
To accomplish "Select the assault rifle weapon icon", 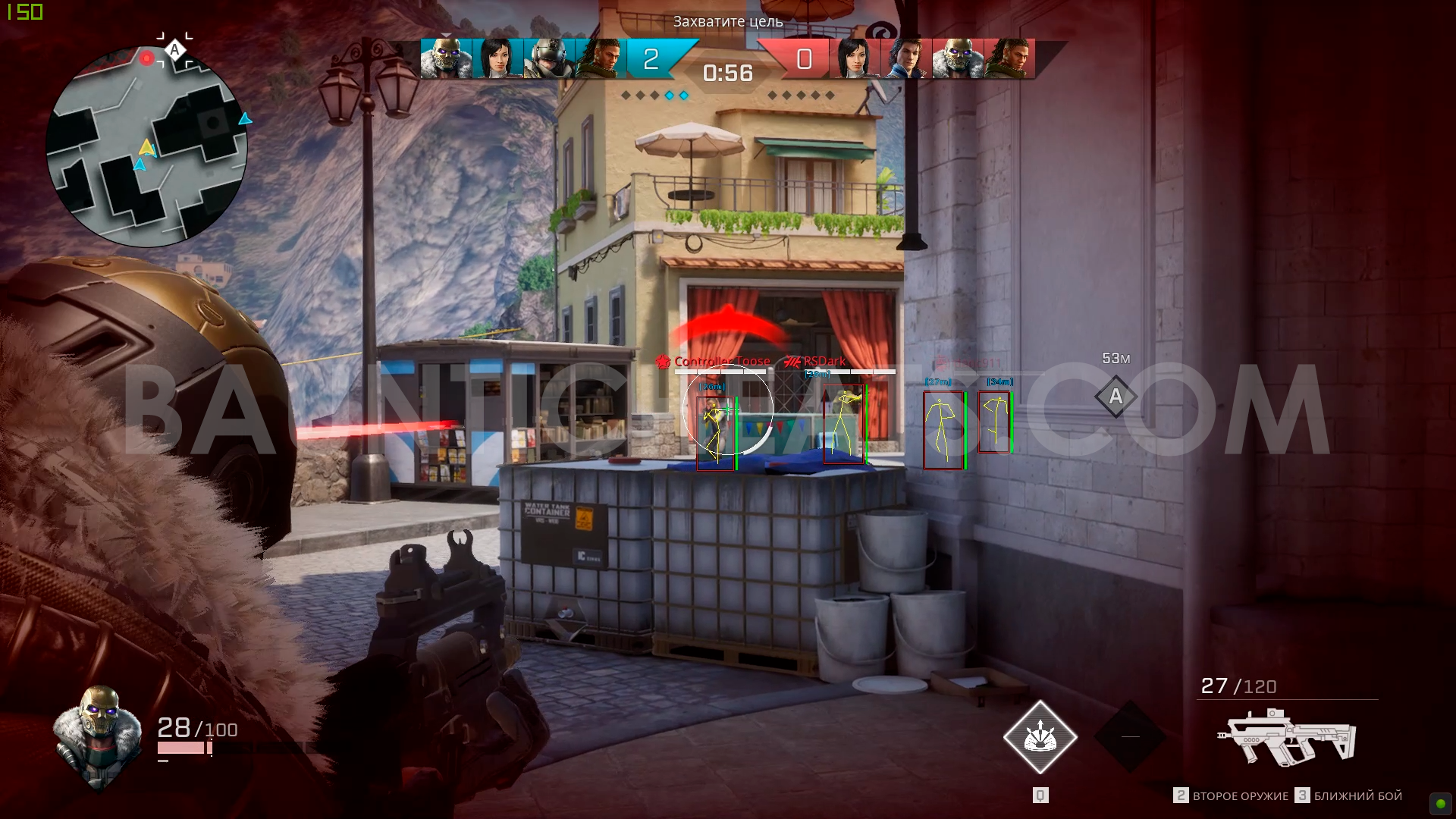I will [1286, 736].
